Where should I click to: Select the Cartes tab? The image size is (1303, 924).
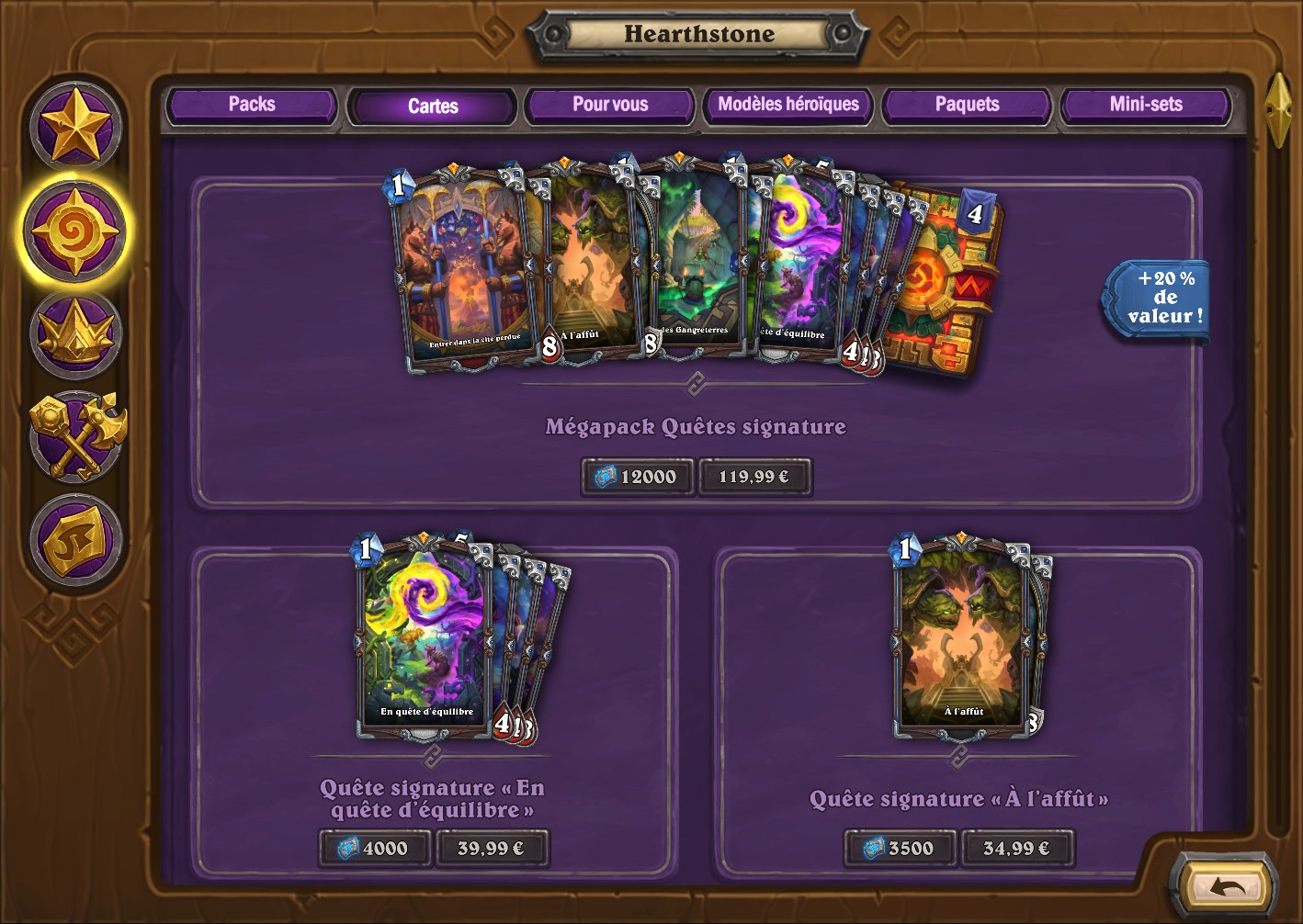pyautogui.click(x=432, y=107)
